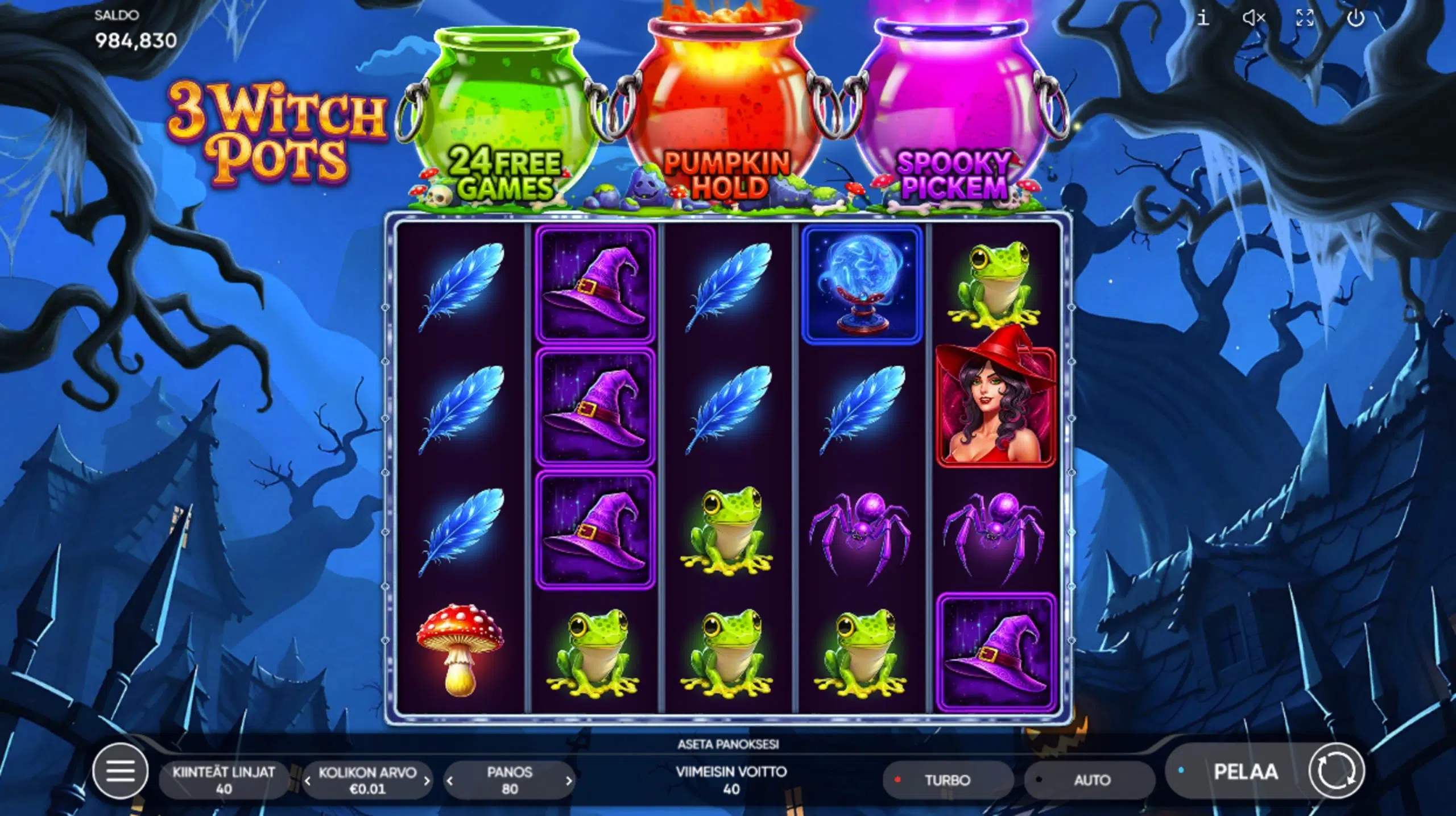1456x816 pixels.
Task: Decrease Kolikon Arvo coin value
Action: [x=308, y=780]
